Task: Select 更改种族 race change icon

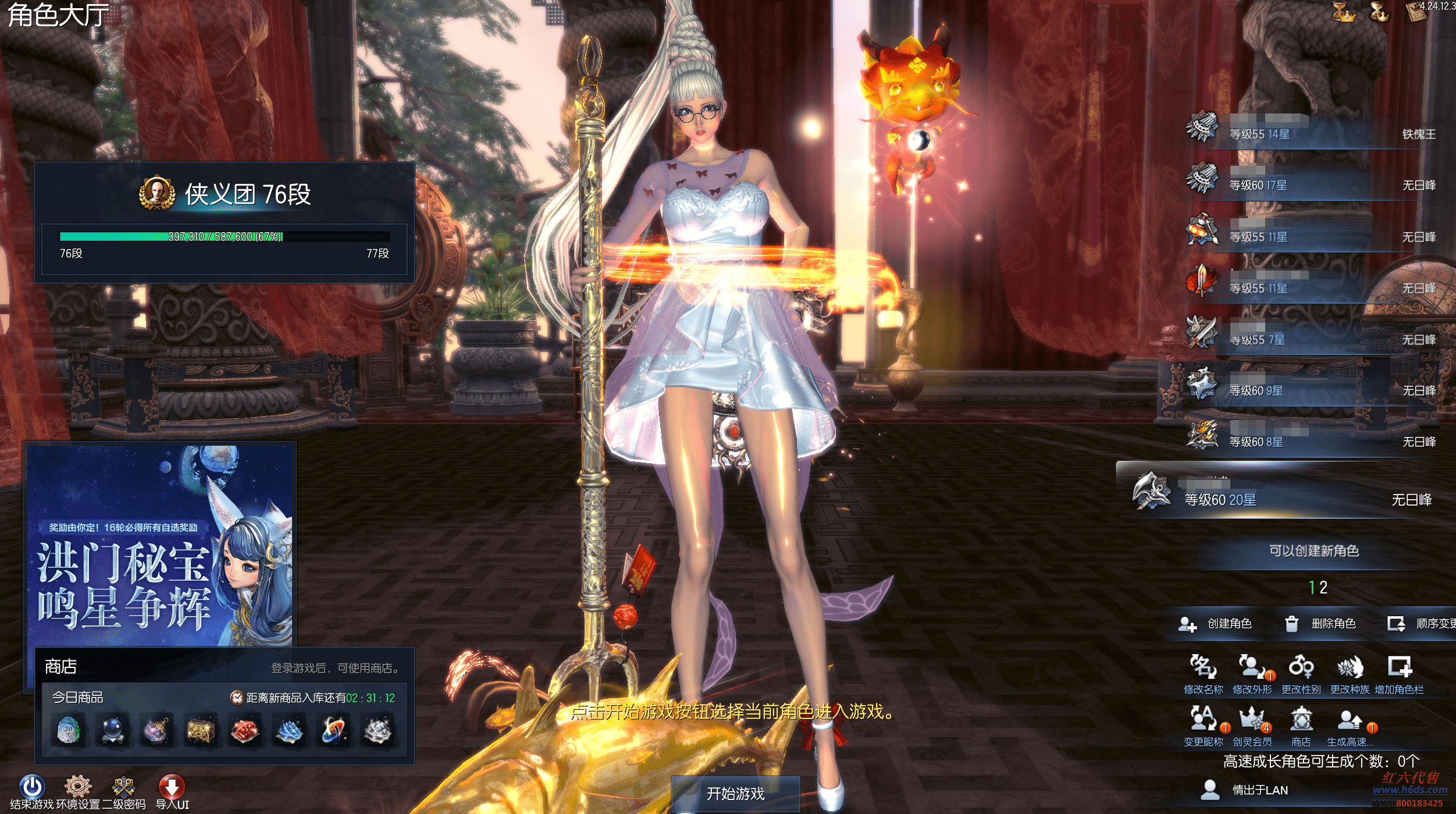Action: [1350, 669]
